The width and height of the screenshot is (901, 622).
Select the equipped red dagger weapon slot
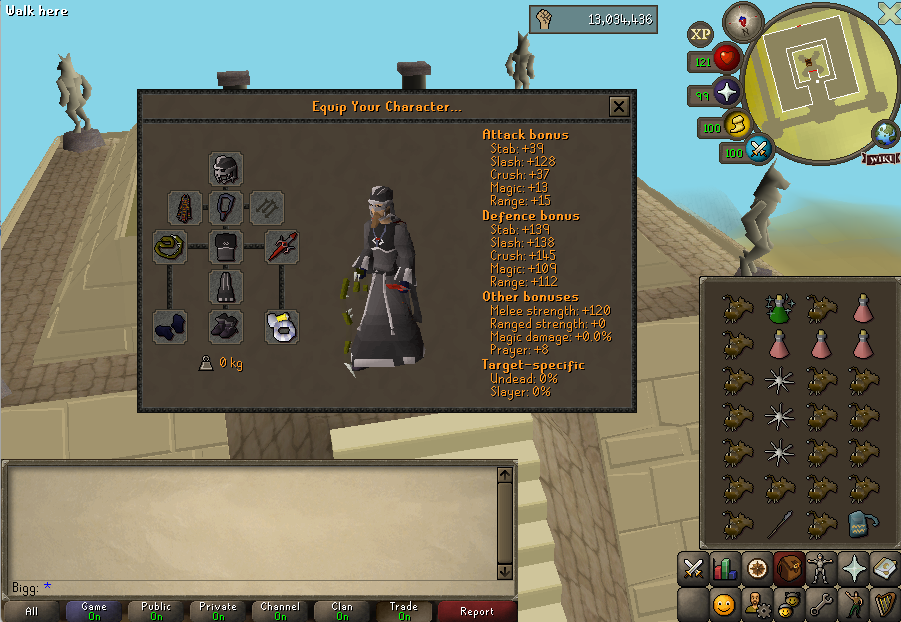[282, 247]
